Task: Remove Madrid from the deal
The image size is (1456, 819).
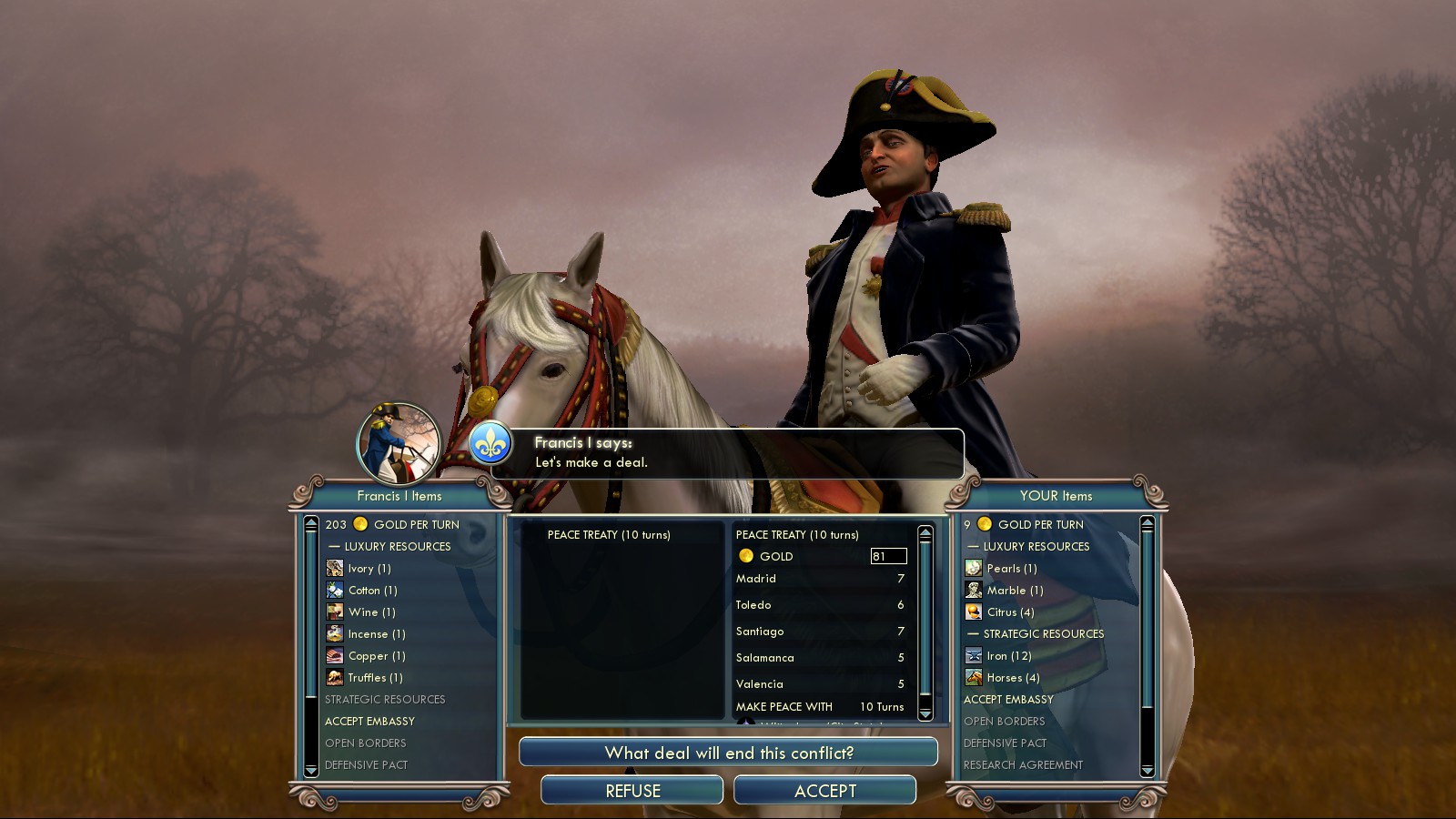Action: click(x=756, y=579)
